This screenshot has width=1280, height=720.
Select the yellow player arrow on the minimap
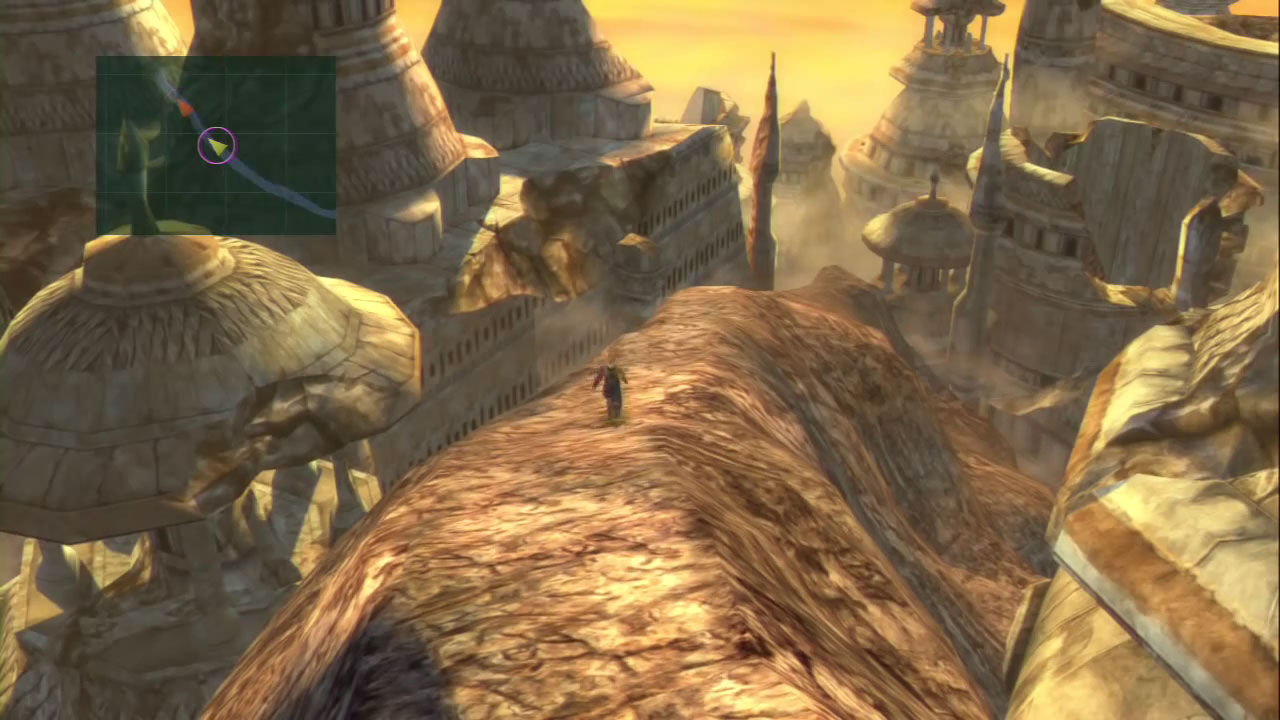[217, 147]
